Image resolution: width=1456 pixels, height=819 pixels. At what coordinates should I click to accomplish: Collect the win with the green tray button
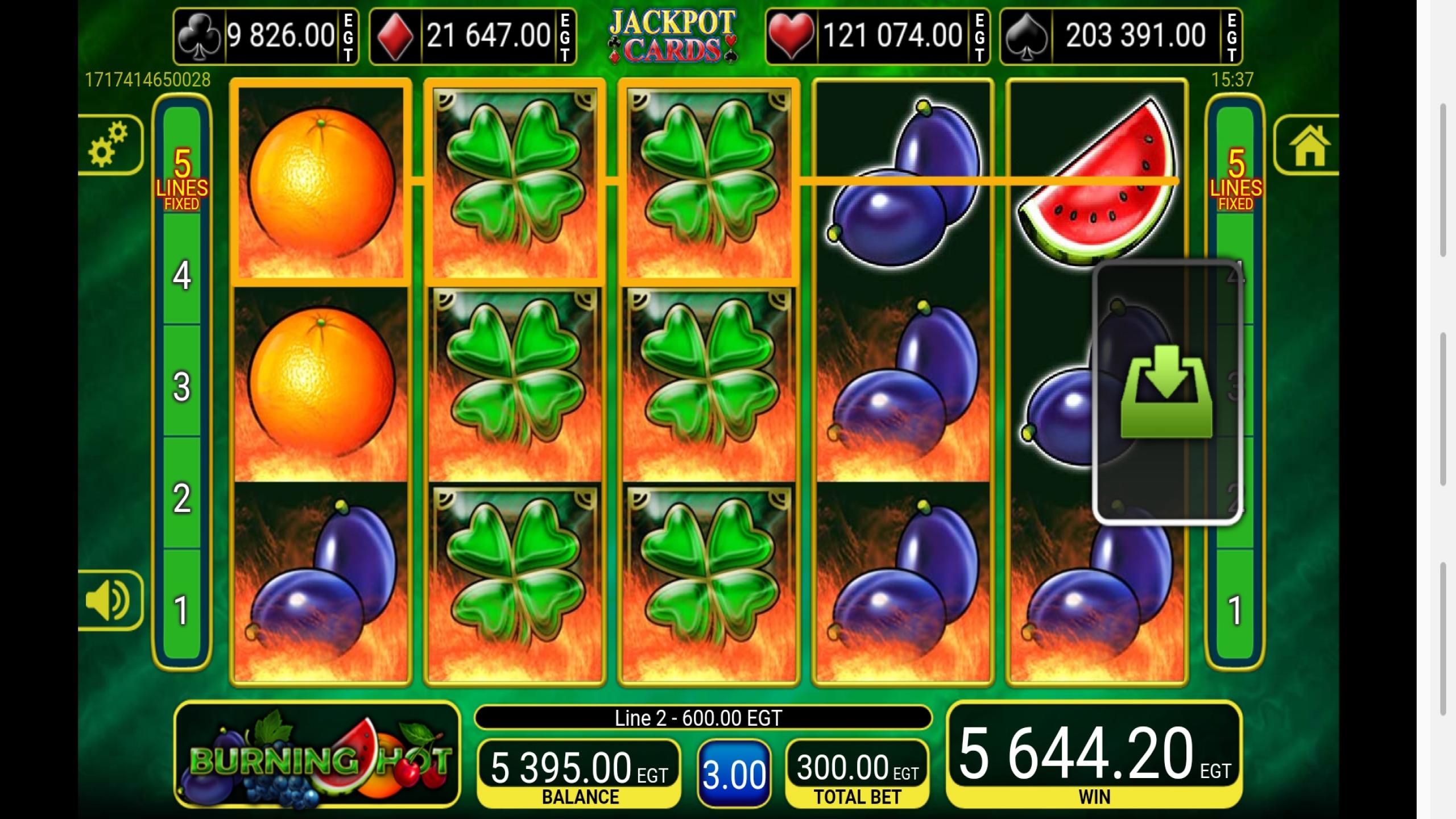click(x=1166, y=391)
